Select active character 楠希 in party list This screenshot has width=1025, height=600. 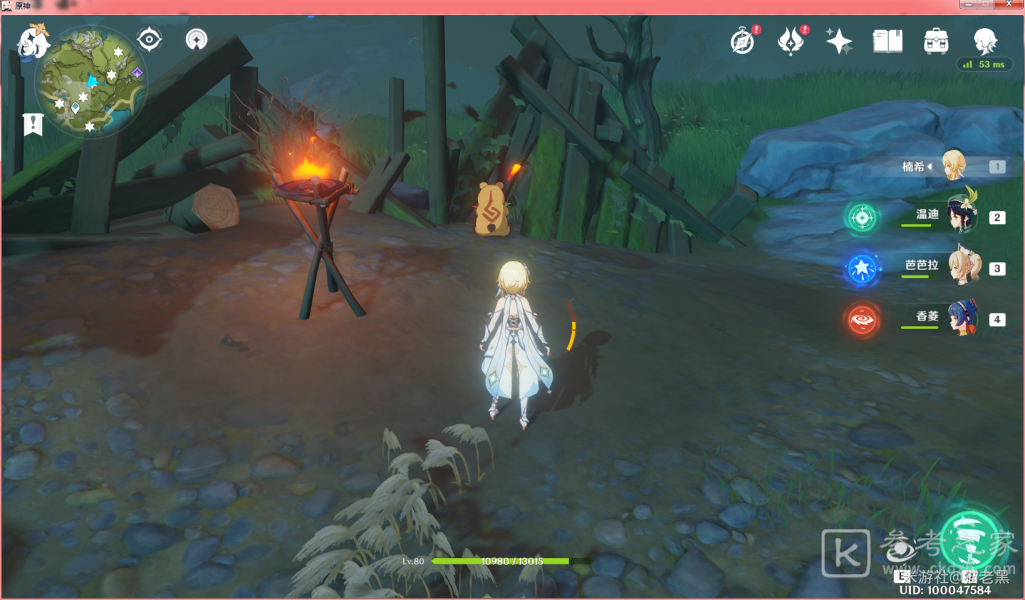click(954, 166)
